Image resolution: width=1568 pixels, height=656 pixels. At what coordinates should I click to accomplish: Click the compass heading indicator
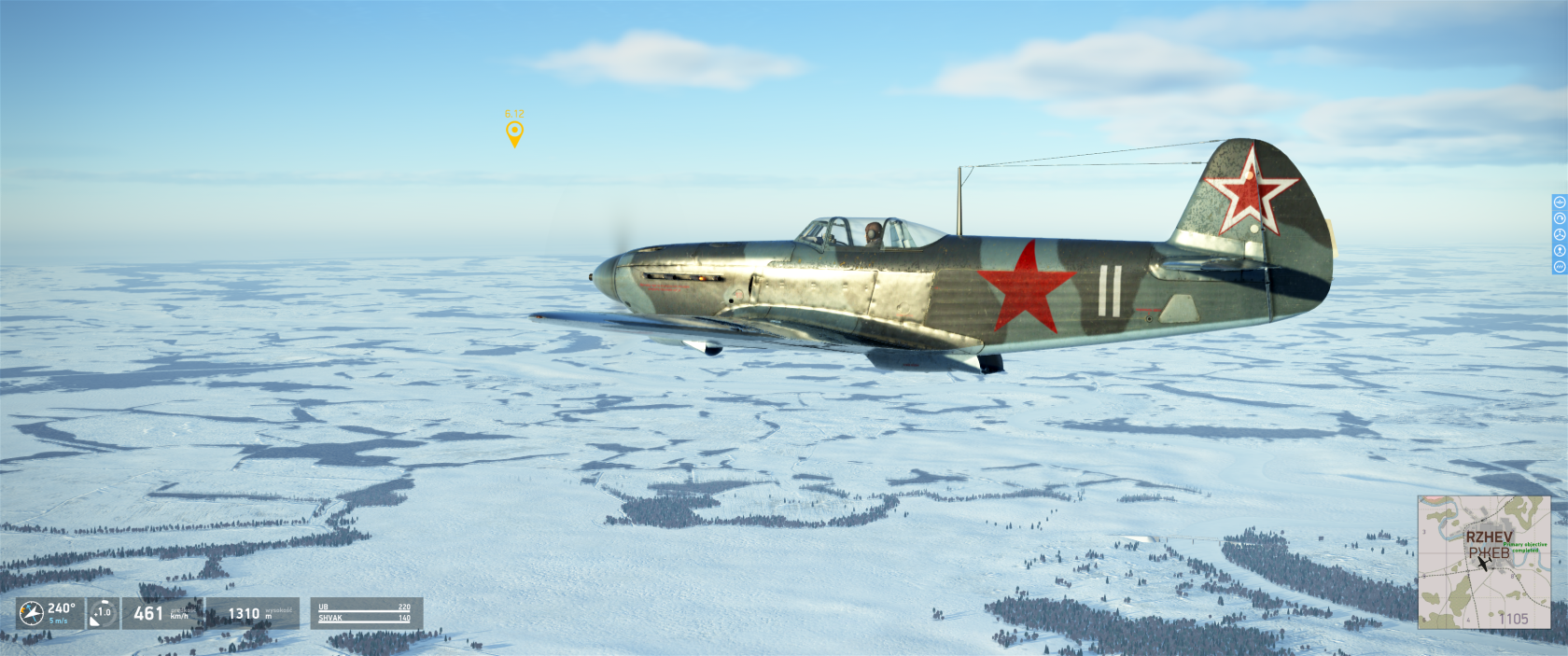(32, 613)
